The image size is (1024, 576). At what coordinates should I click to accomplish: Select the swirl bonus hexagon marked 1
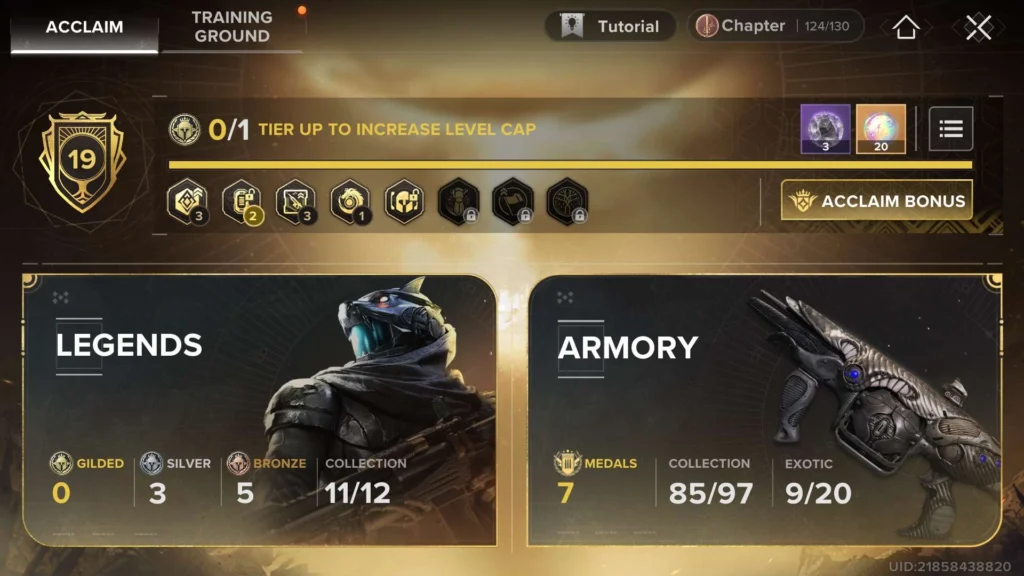[350, 200]
